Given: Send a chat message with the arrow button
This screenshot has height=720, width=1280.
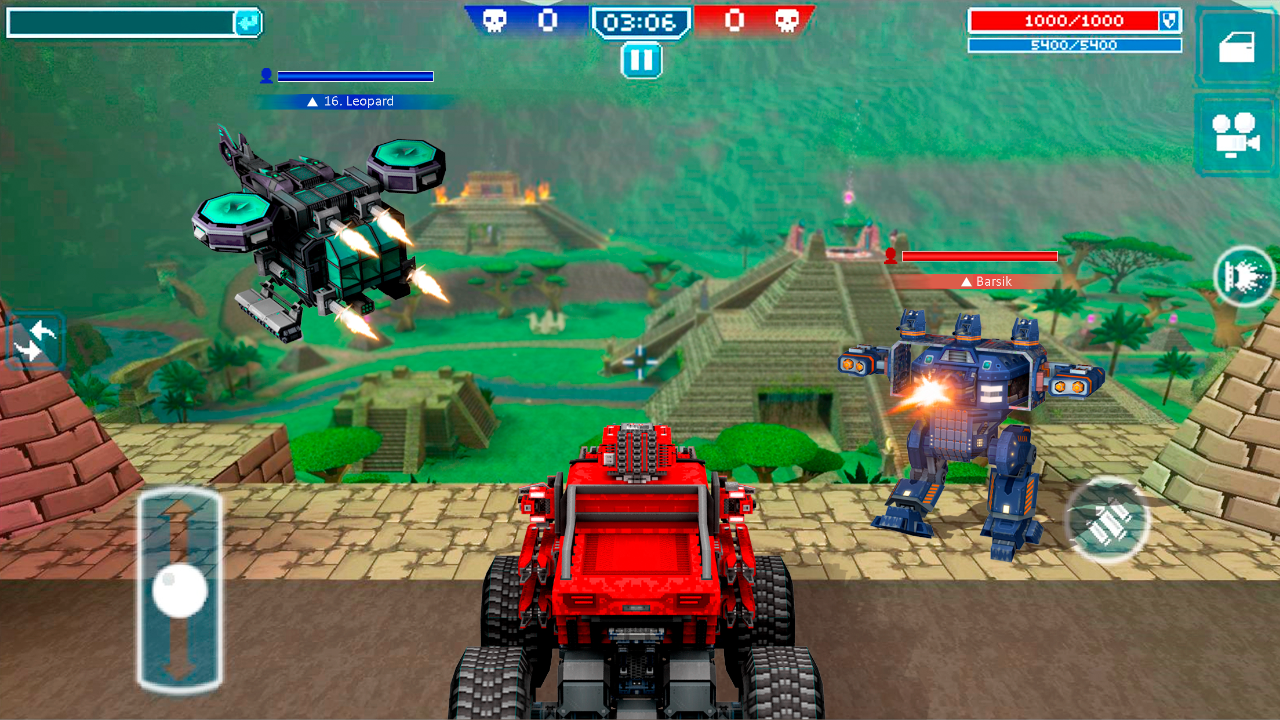Looking at the screenshot, I should coord(248,21).
